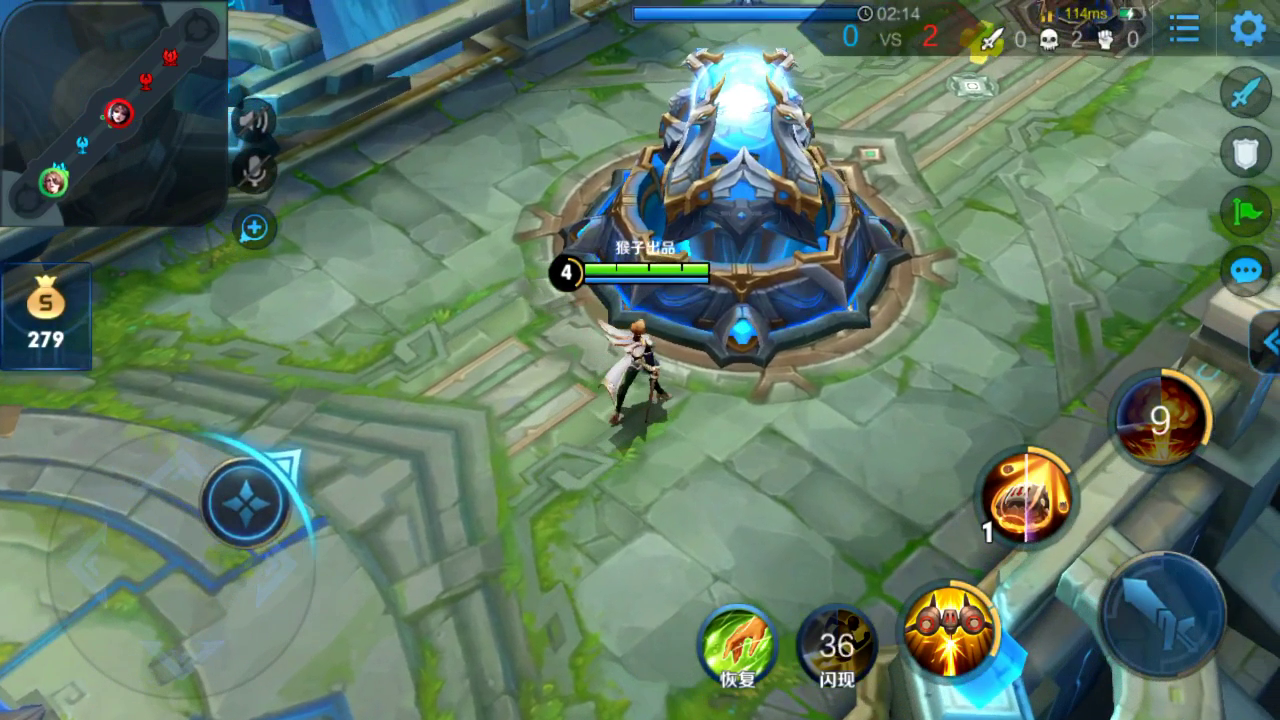Viewport: 1280px width, 720px height.
Task: Tap the basic attack button
Action: 1164,616
